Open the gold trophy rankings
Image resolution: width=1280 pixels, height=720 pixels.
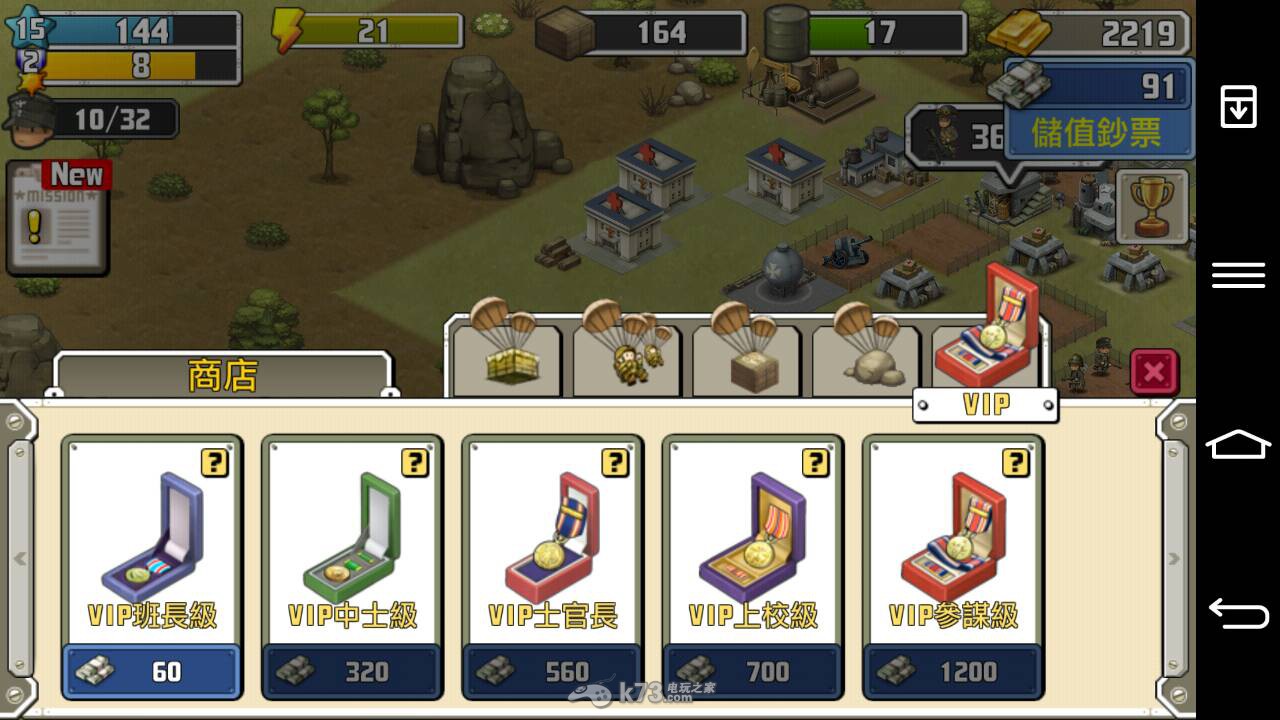pyautogui.click(x=1152, y=207)
